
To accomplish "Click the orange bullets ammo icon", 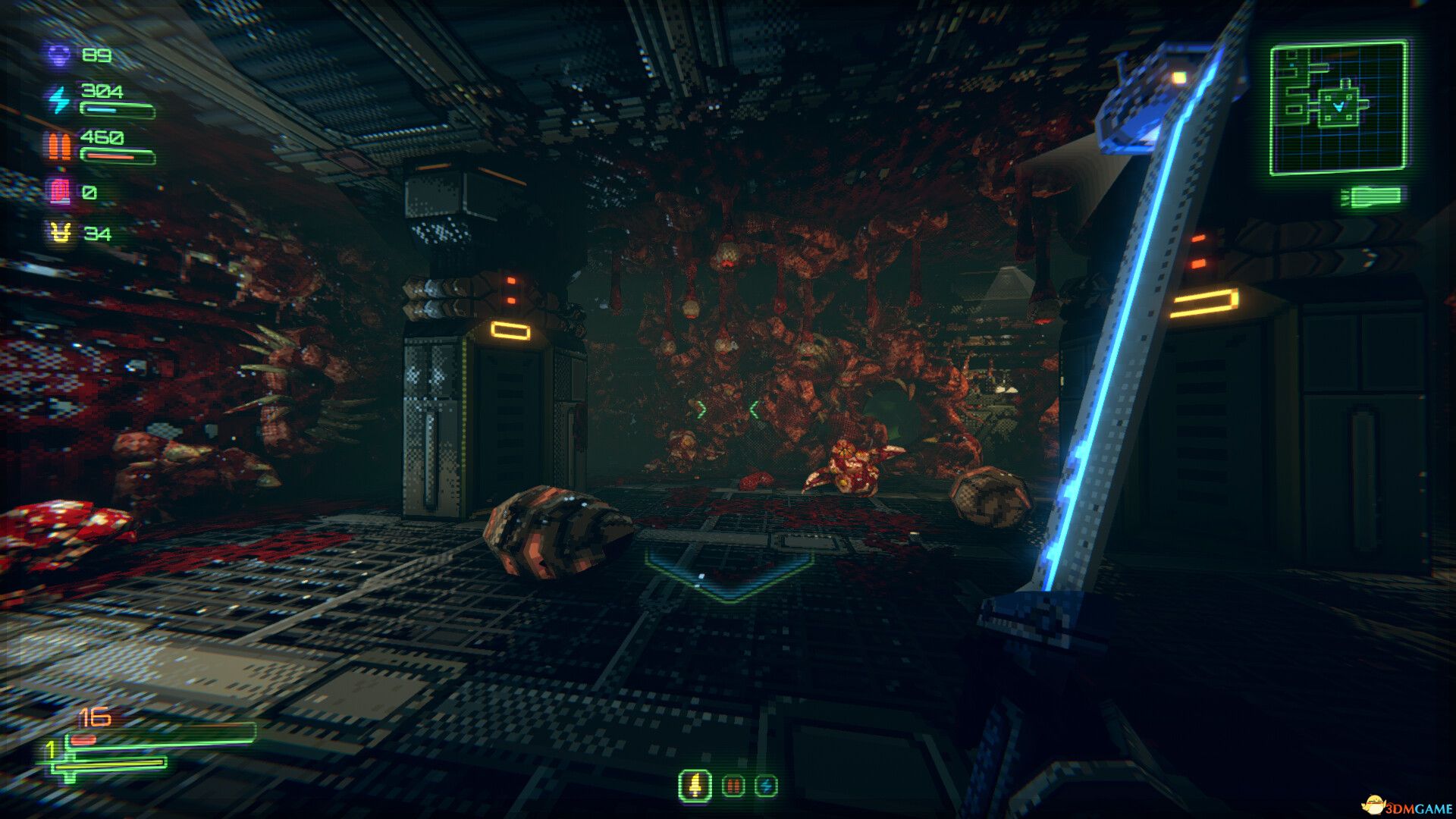I will tap(59, 145).
